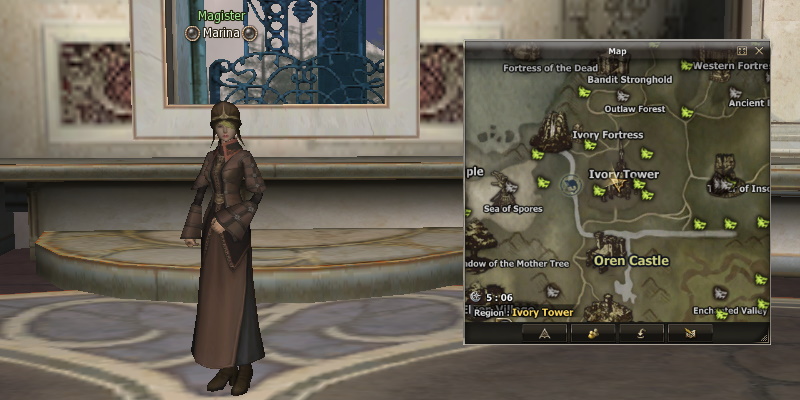800x400 pixels.
Task: Click the round wolf marker west of Ivory Tower
Action: click(x=571, y=183)
